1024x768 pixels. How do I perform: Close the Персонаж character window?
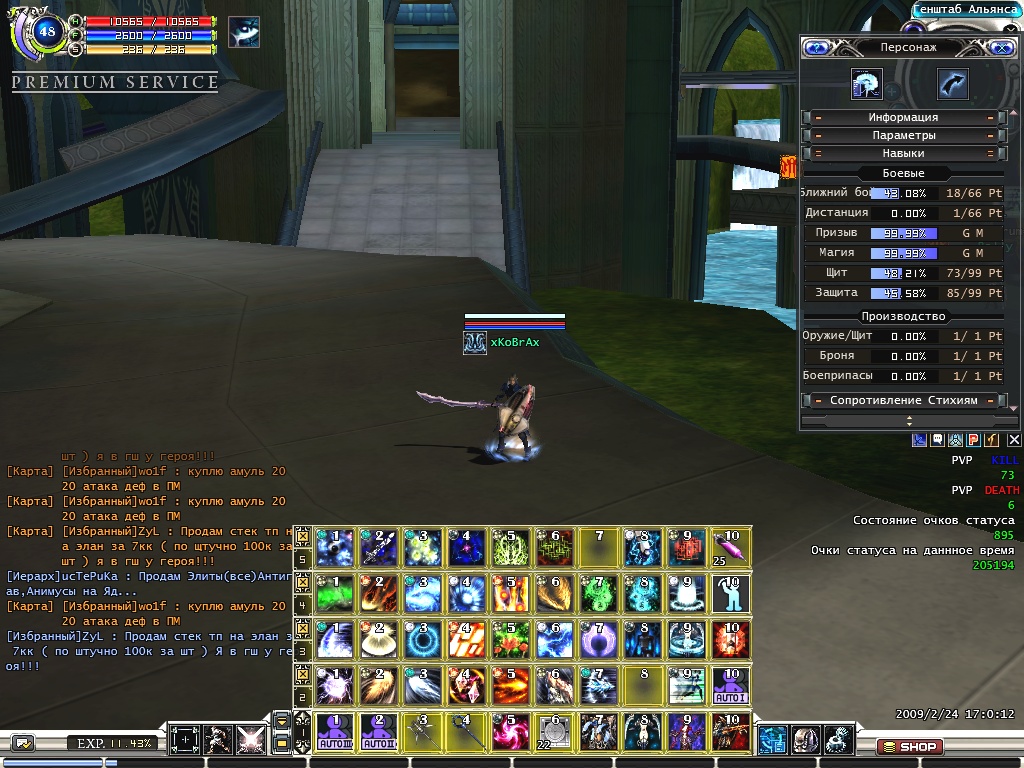(1001, 47)
